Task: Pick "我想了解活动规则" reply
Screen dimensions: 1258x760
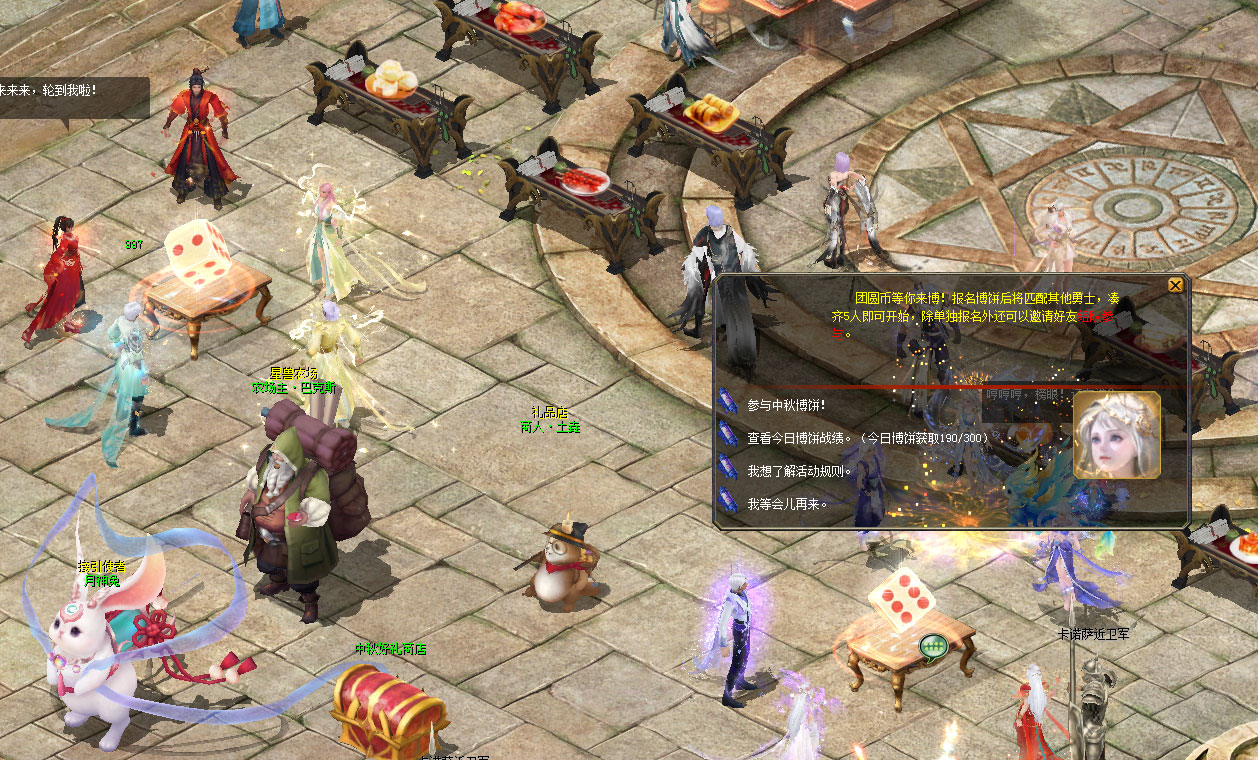Action: click(x=799, y=471)
